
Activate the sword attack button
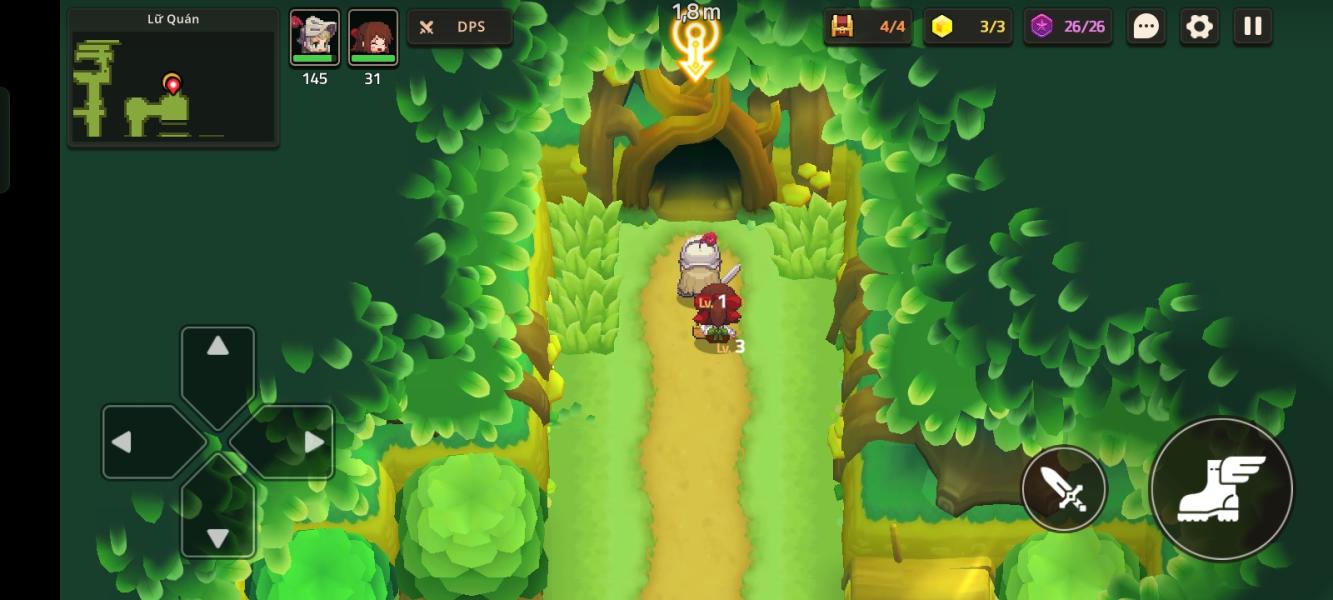point(1064,489)
